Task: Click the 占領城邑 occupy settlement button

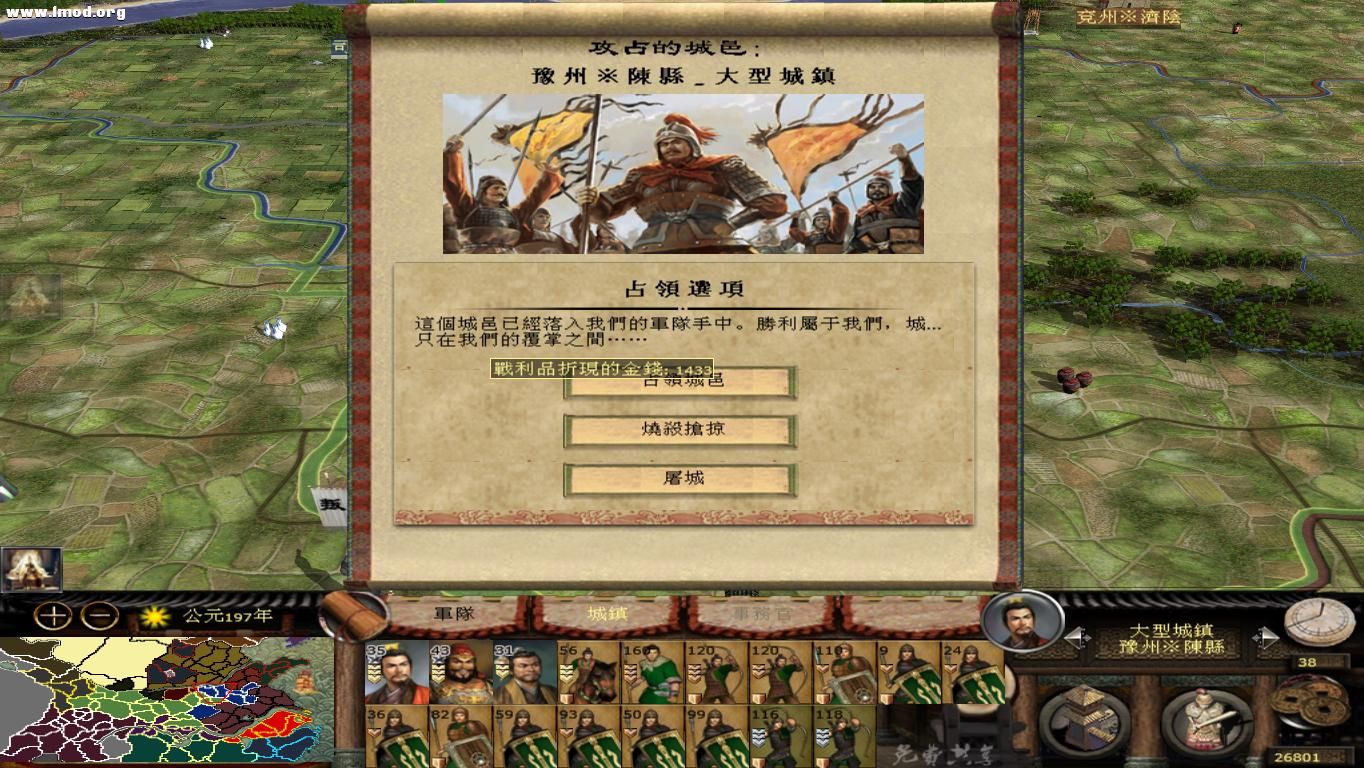Action: (680, 381)
